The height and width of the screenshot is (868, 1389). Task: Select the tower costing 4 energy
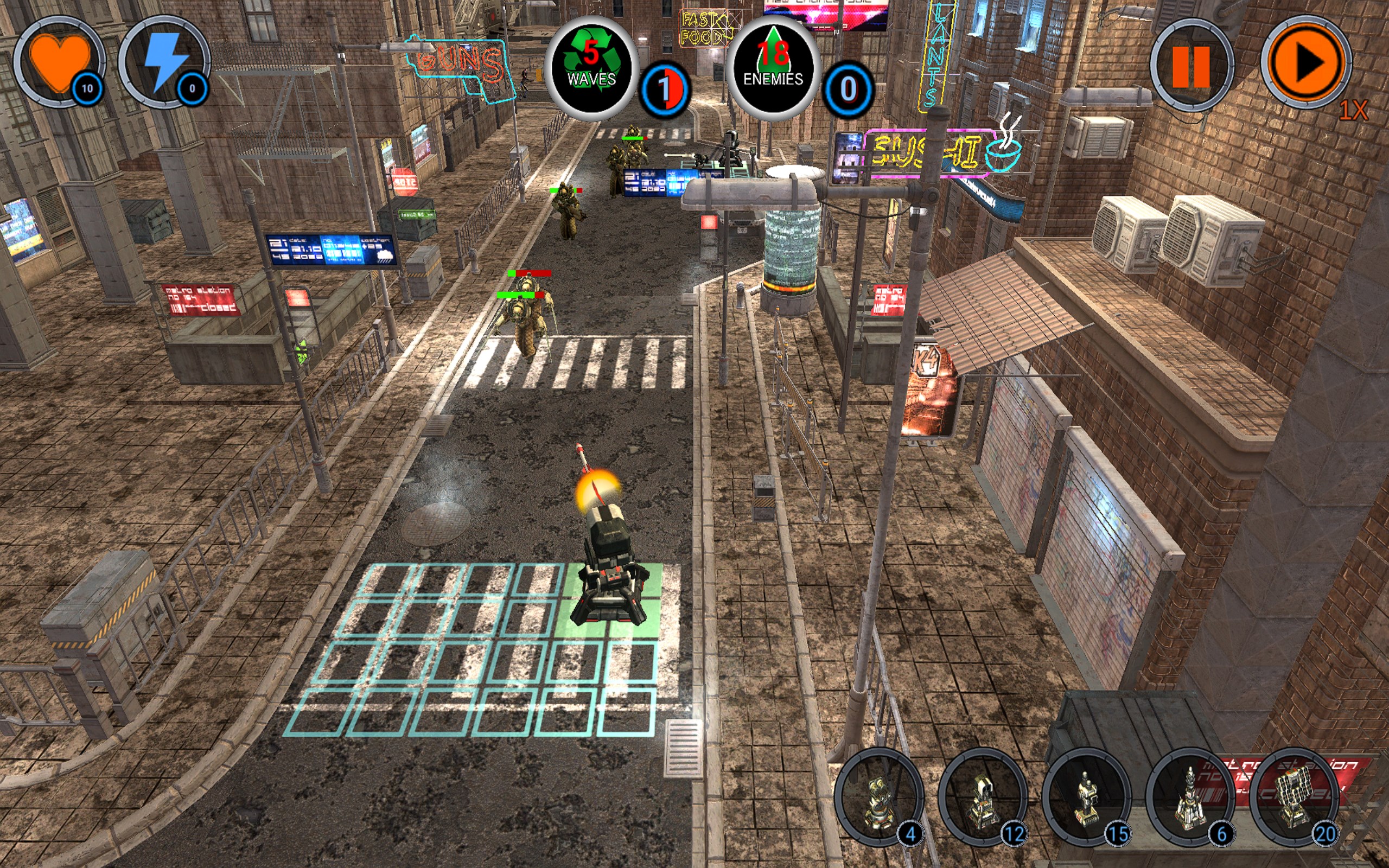coord(878,796)
